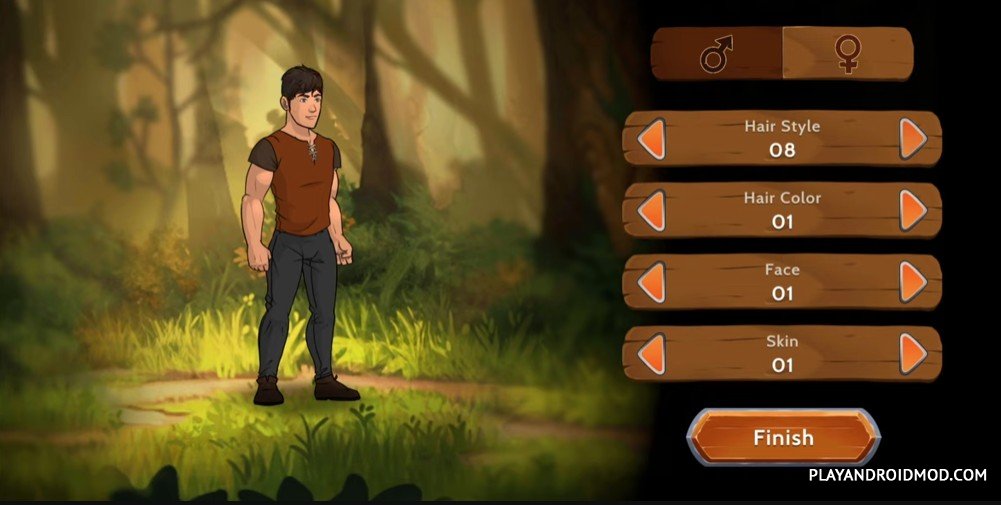Cycle to the next Face option

[x=912, y=282]
